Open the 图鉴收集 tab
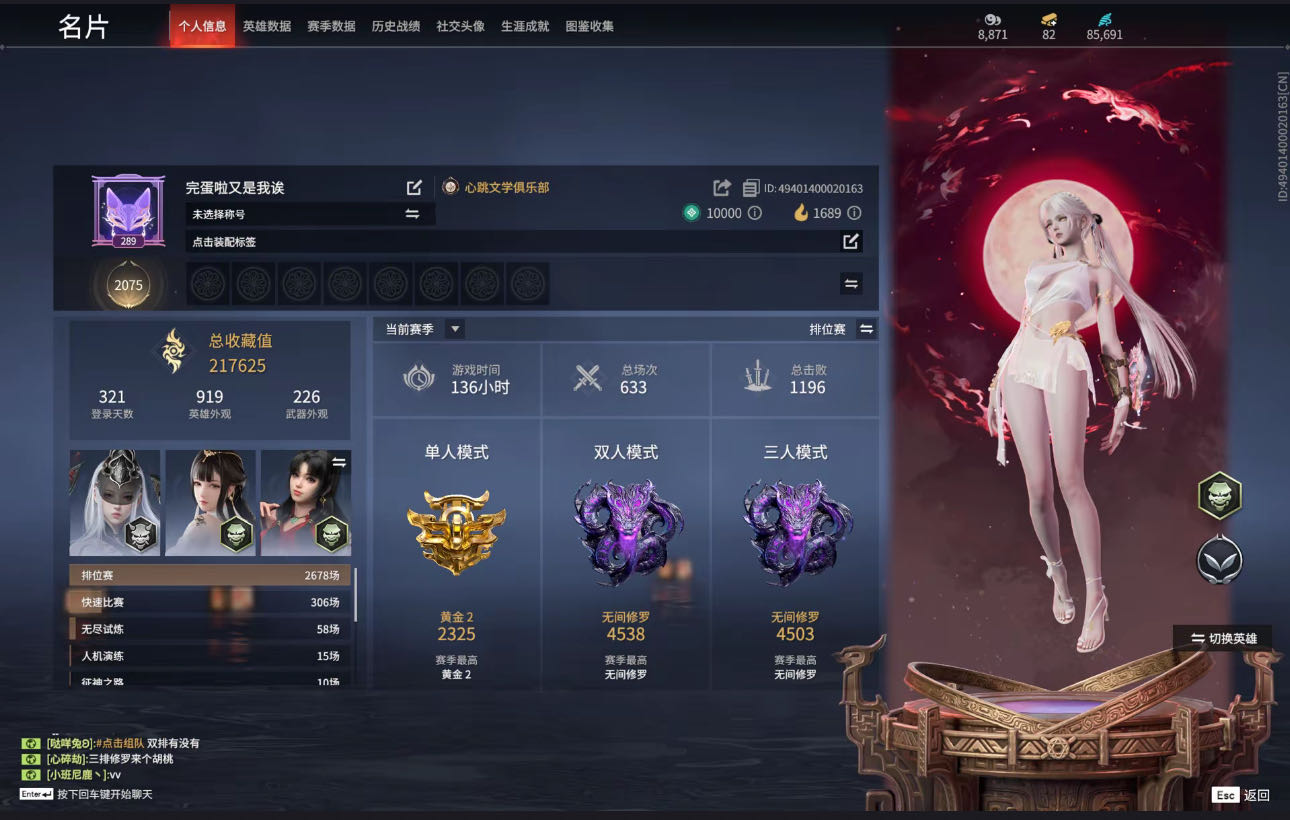 pos(589,26)
